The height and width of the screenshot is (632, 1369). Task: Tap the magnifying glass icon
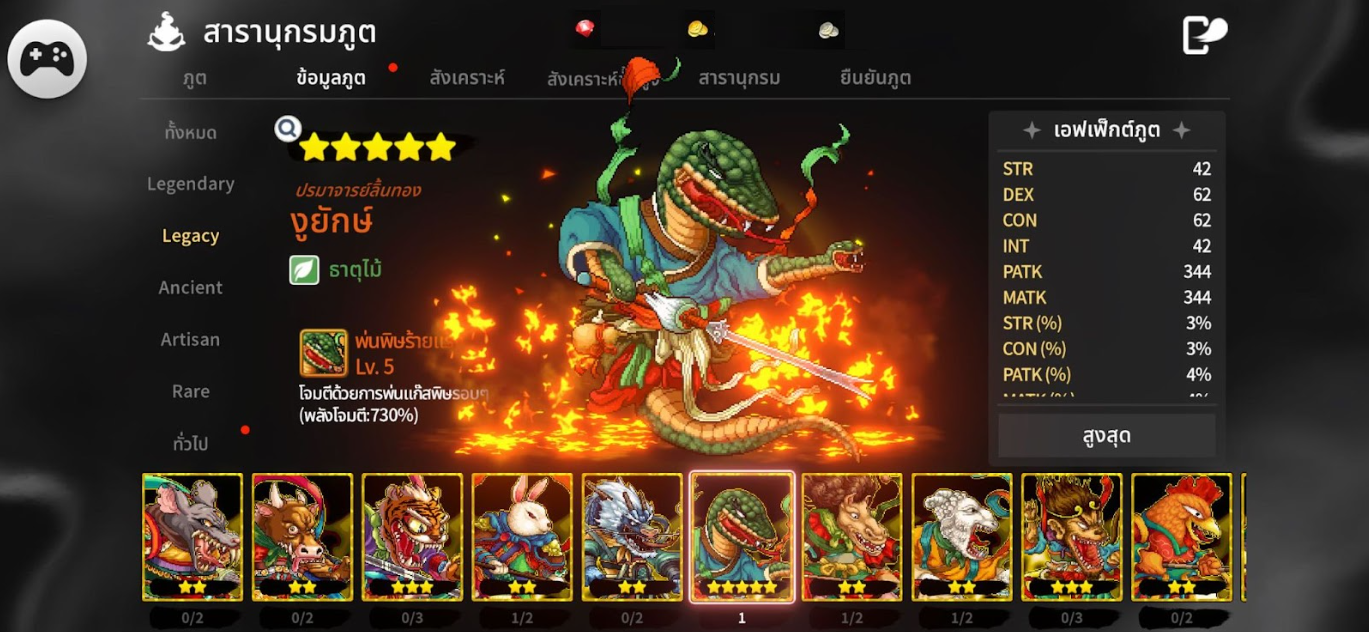(x=288, y=129)
